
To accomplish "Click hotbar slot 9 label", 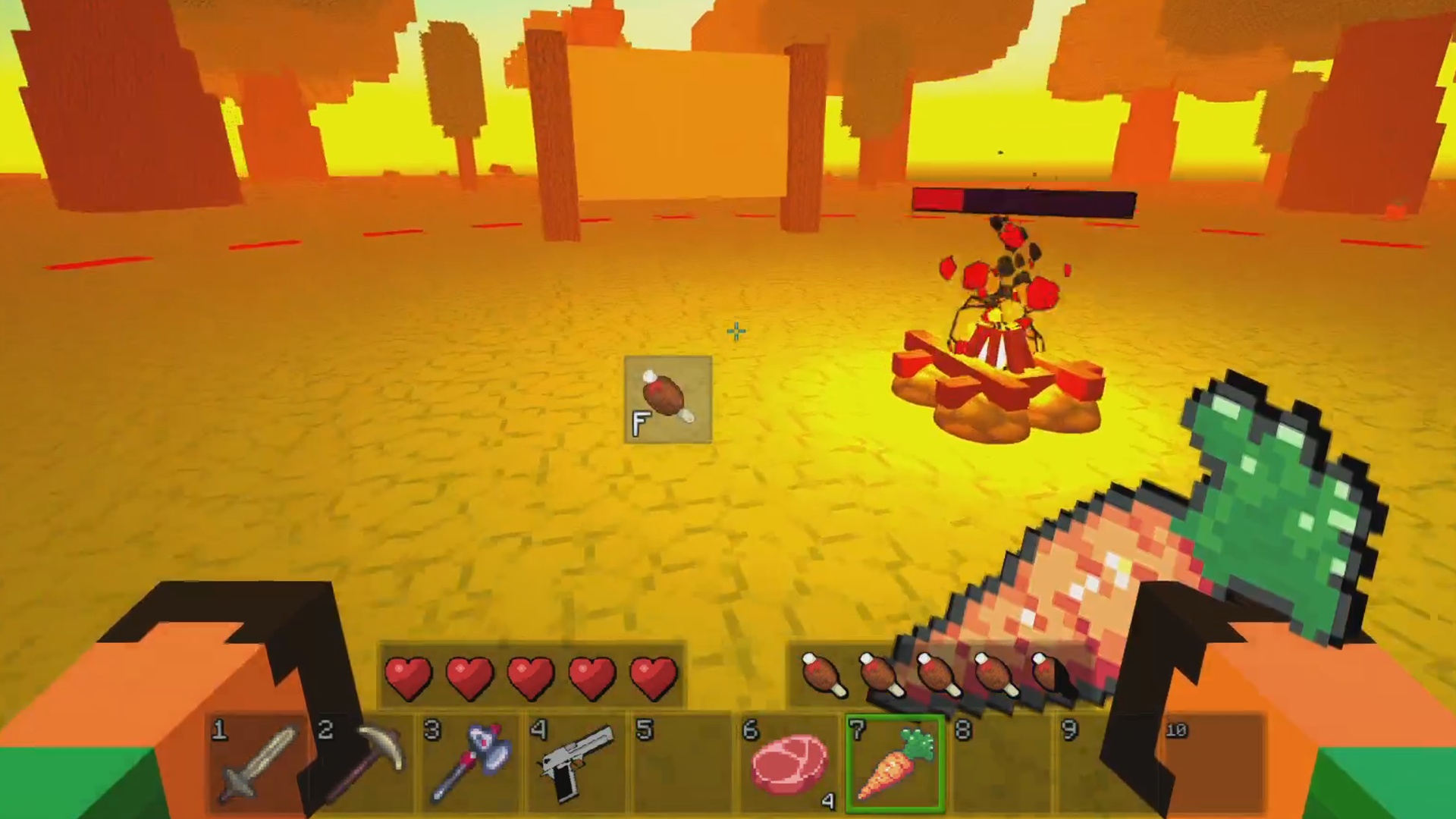I will pyautogui.click(x=1070, y=731).
